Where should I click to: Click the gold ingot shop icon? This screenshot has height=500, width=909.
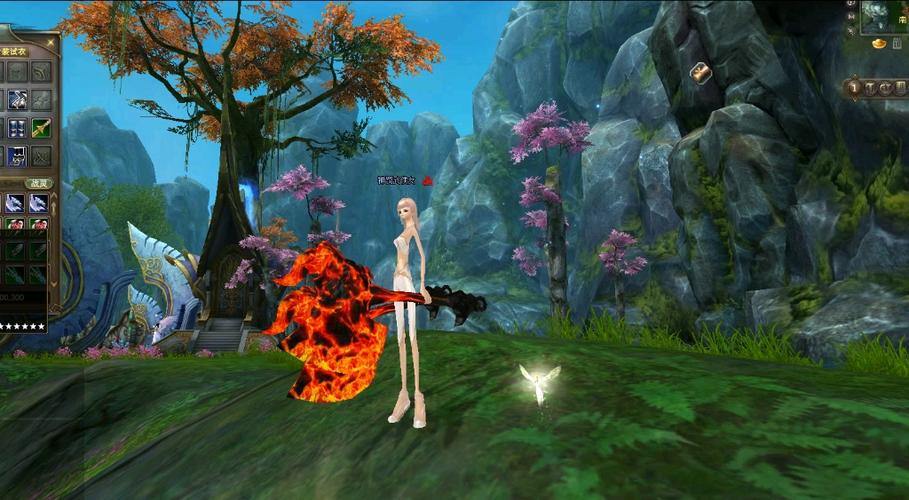(879, 45)
